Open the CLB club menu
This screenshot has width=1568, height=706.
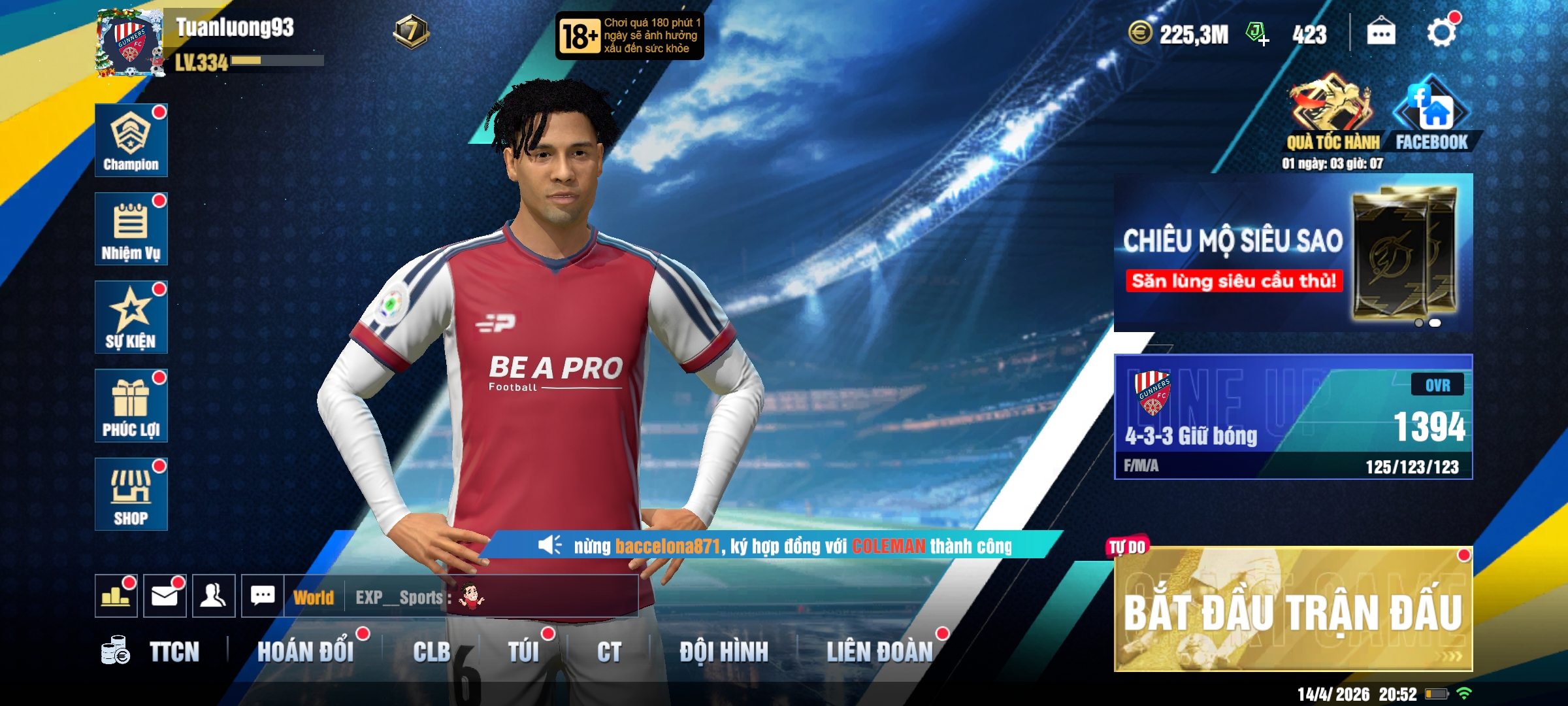tap(431, 652)
